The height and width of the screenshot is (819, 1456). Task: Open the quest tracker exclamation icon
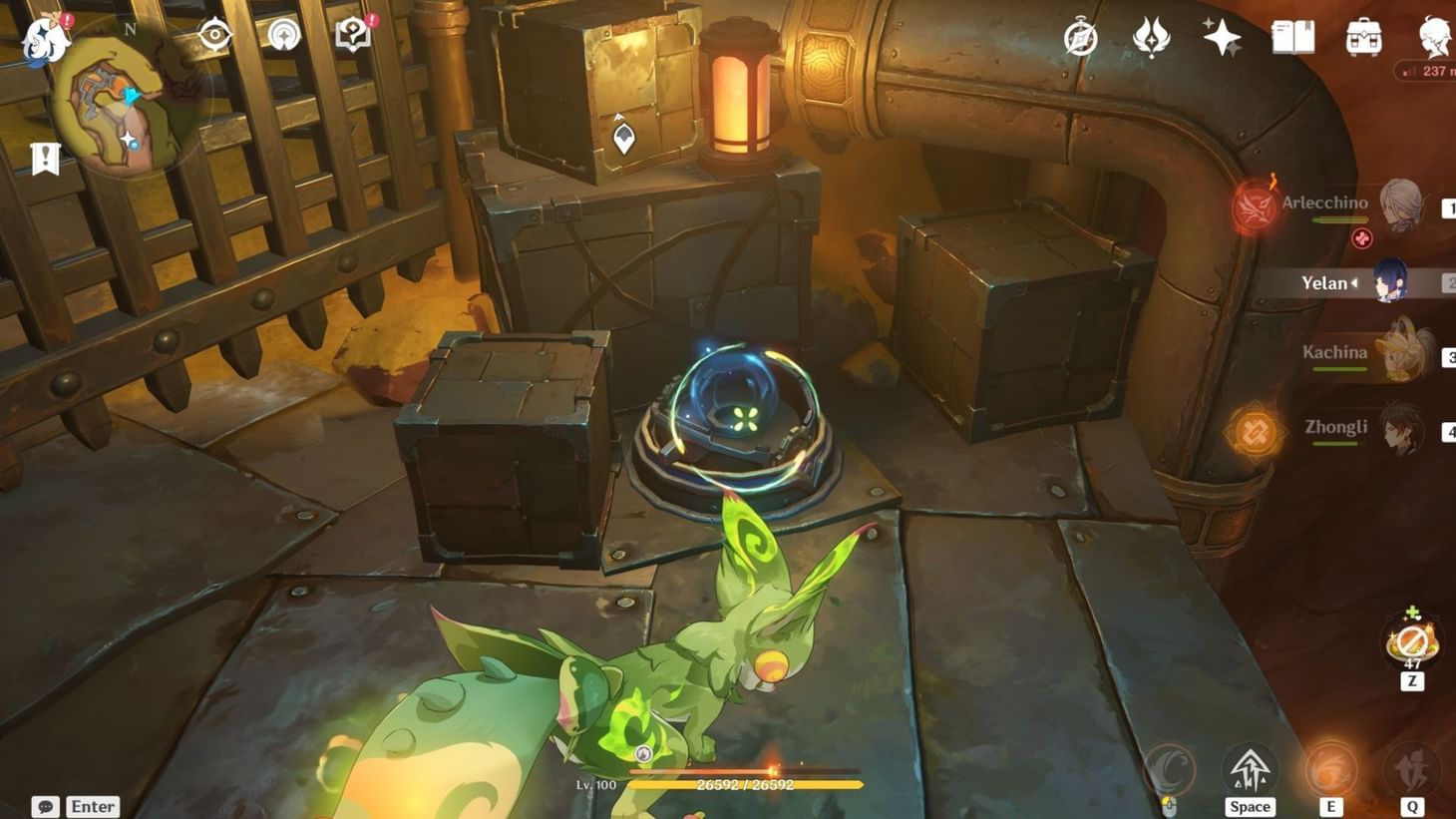pos(44,156)
